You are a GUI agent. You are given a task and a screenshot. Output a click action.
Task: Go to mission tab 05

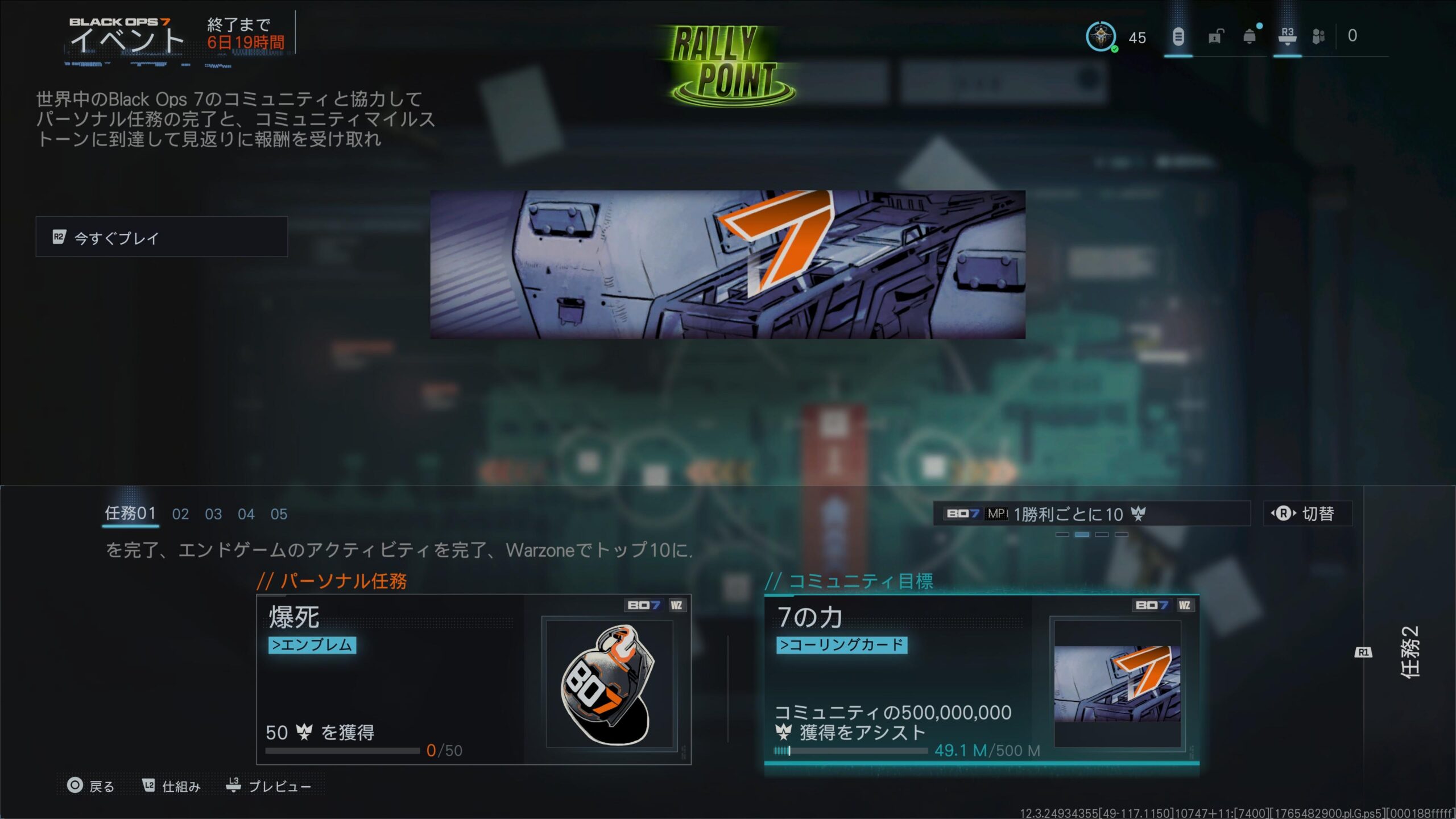[279, 514]
